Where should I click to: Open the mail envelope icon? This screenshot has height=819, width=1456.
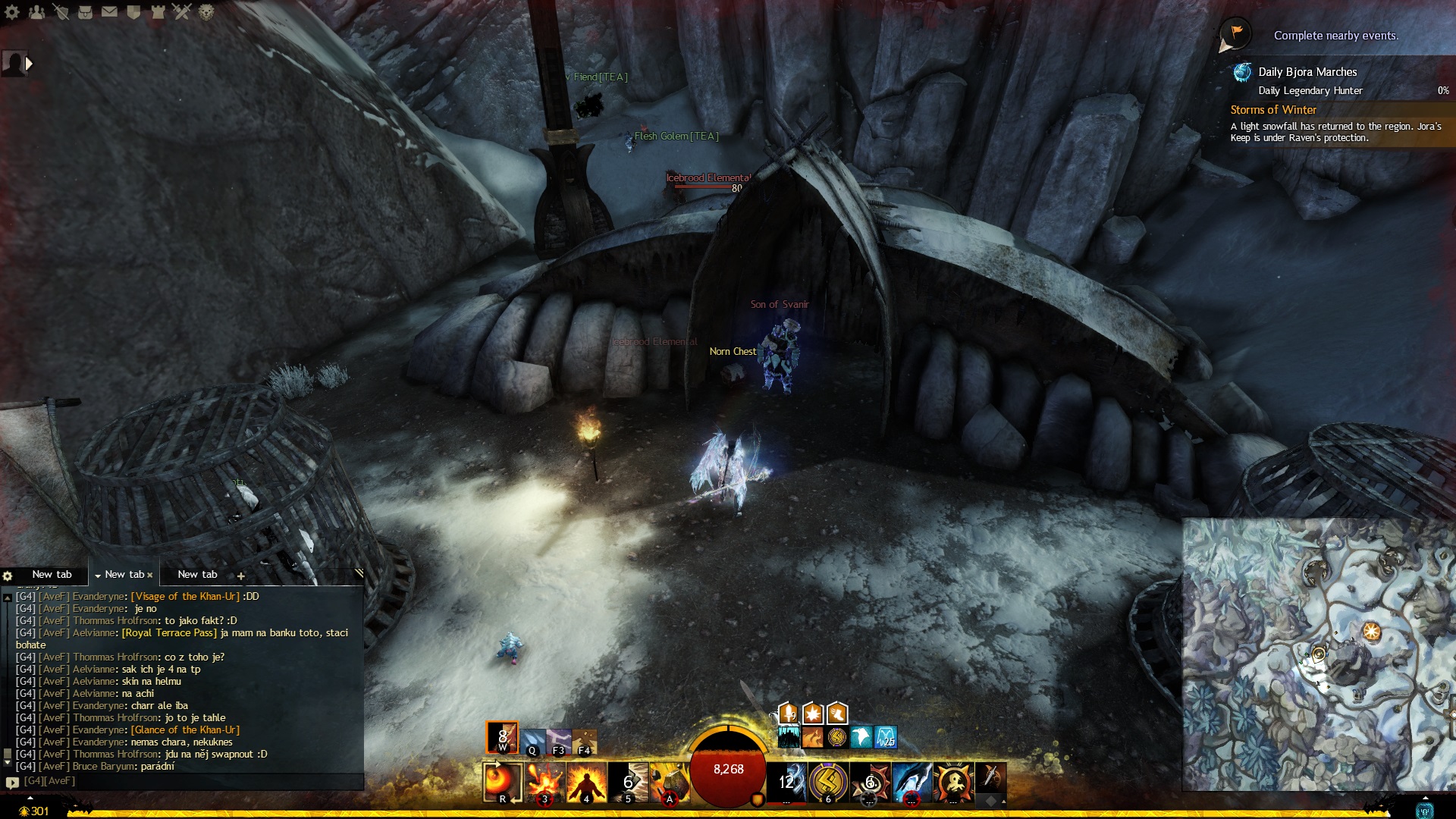tap(110, 12)
